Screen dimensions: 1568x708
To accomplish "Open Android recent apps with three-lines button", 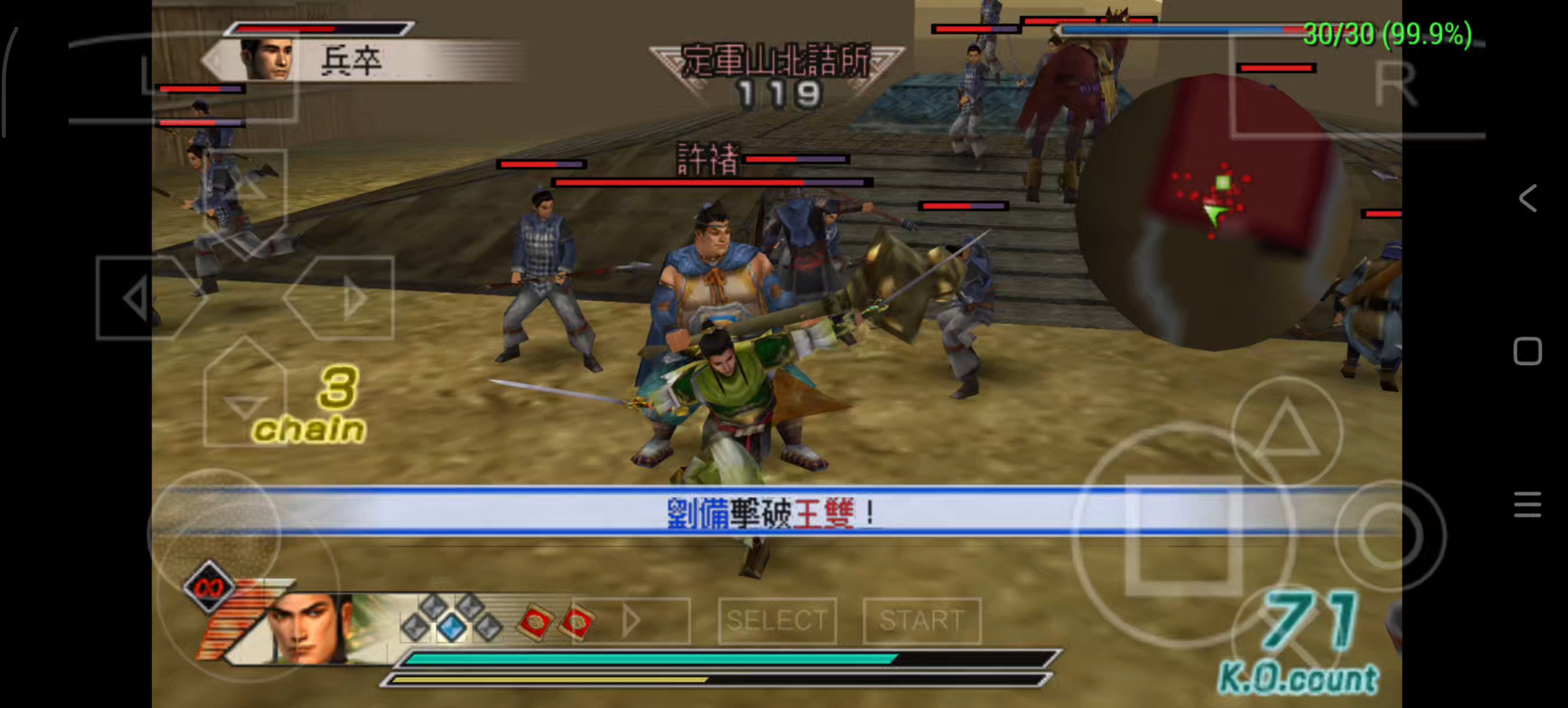I will [1528, 505].
